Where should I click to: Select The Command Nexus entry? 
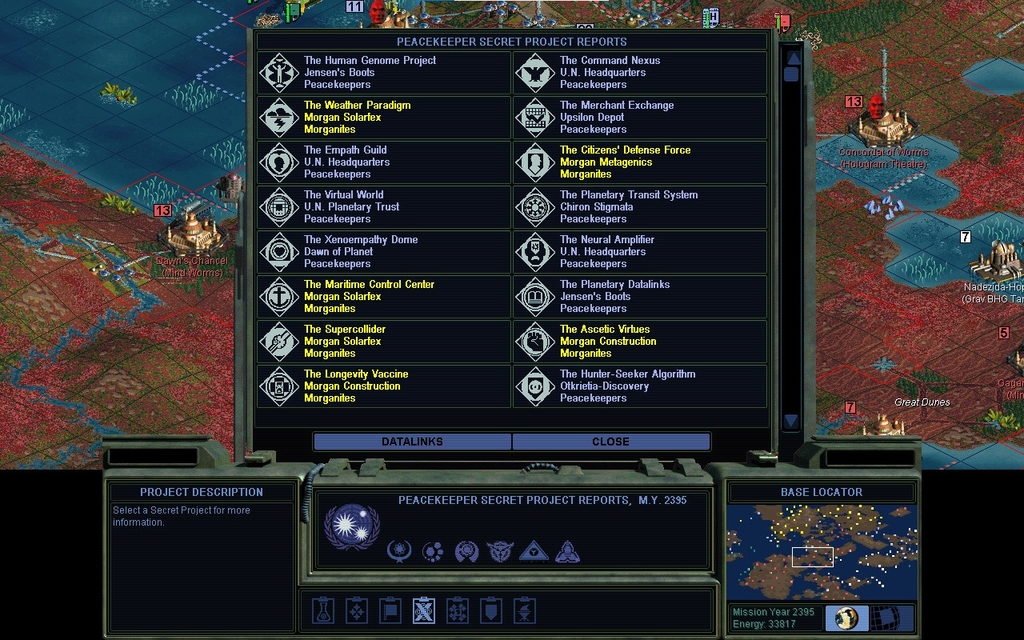coord(640,73)
